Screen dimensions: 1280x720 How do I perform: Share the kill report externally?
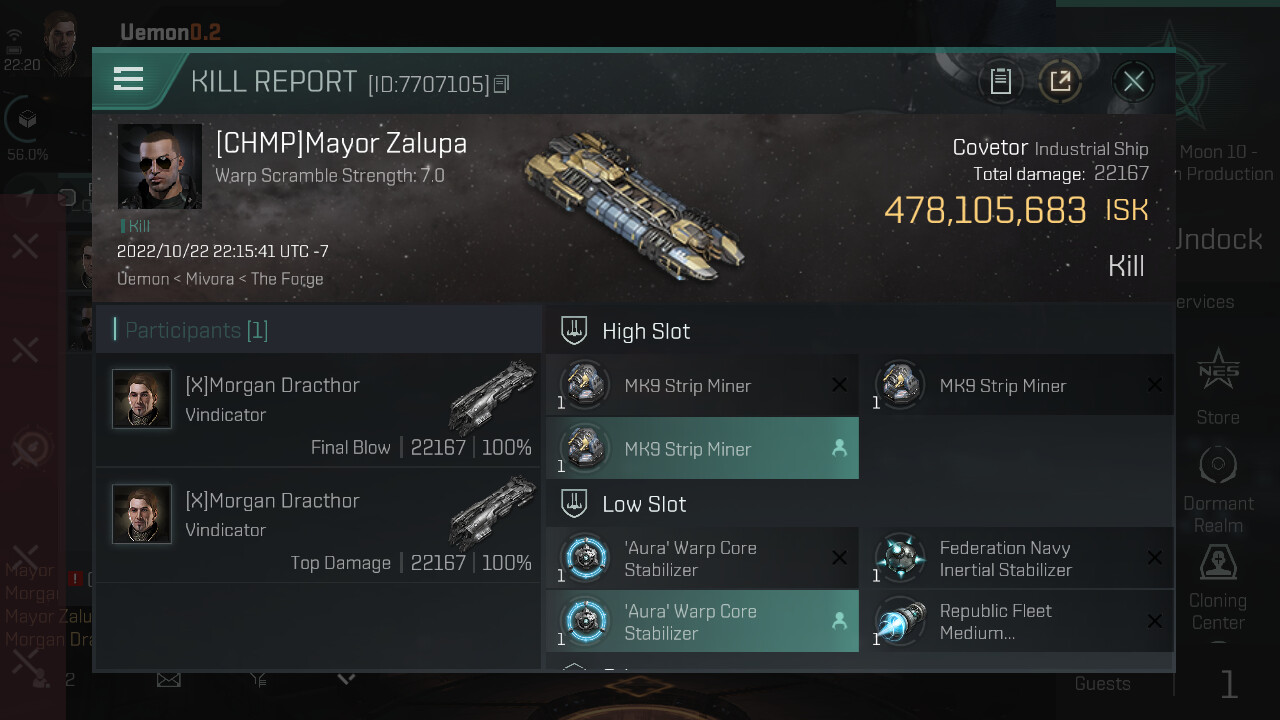click(x=1060, y=82)
